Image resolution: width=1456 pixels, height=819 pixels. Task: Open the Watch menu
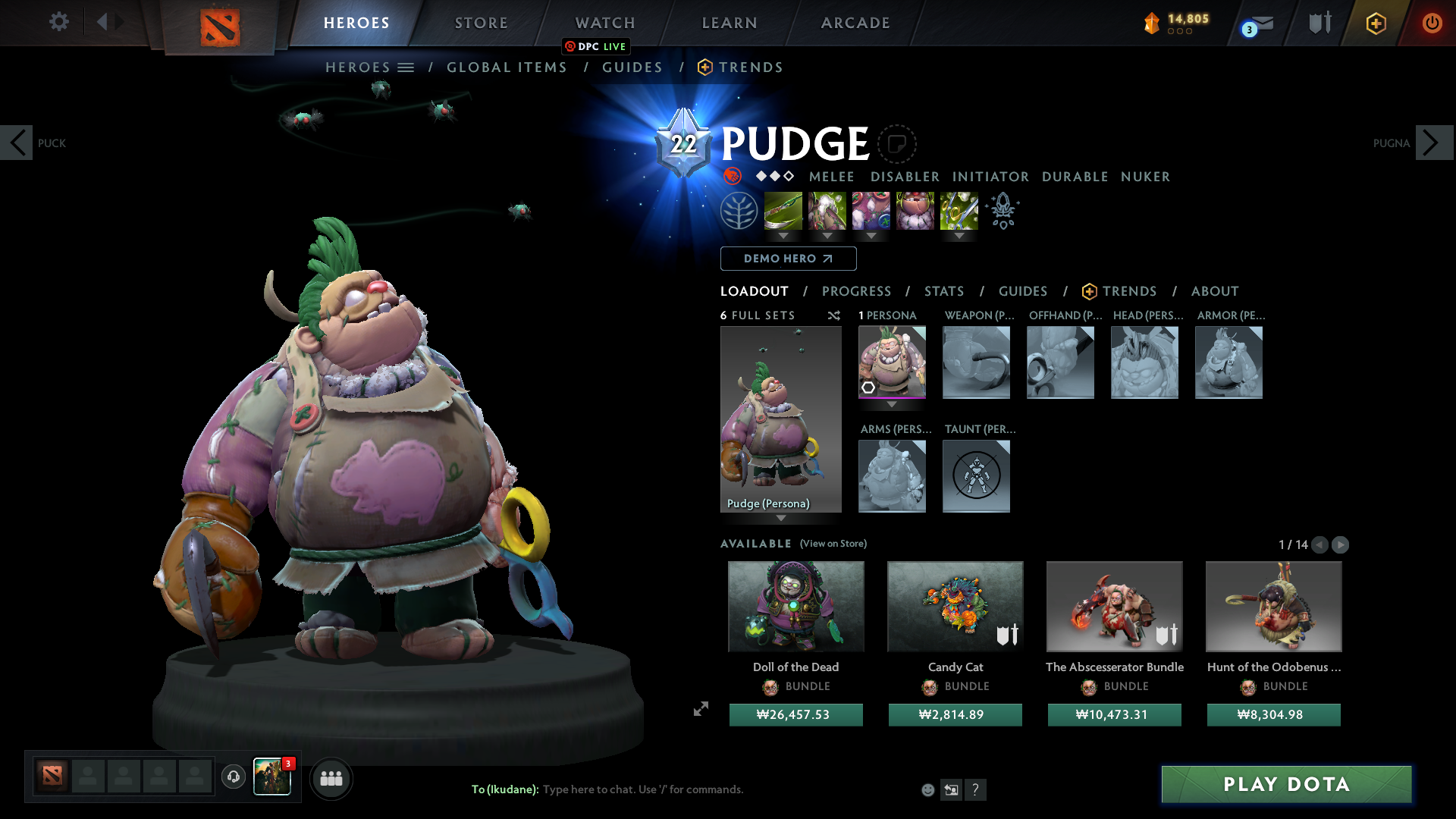click(604, 23)
